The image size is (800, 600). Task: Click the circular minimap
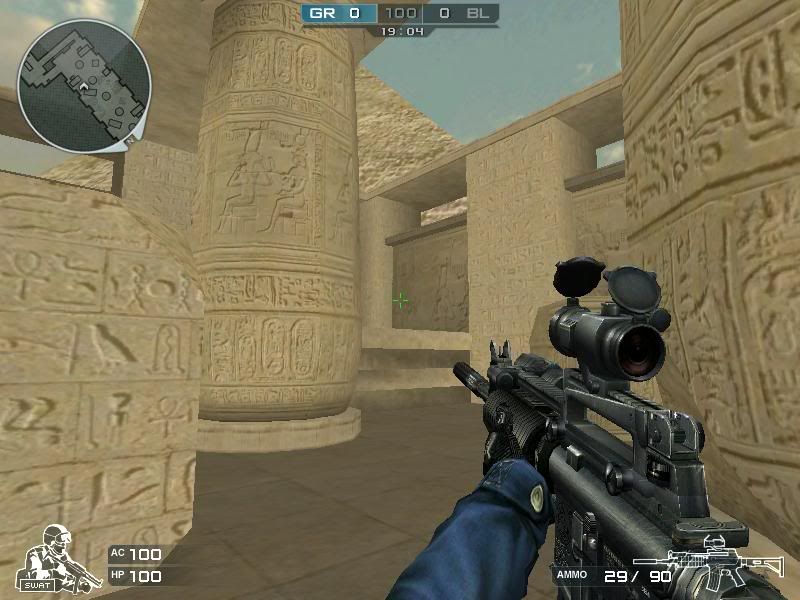pyautogui.click(x=84, y=85)
